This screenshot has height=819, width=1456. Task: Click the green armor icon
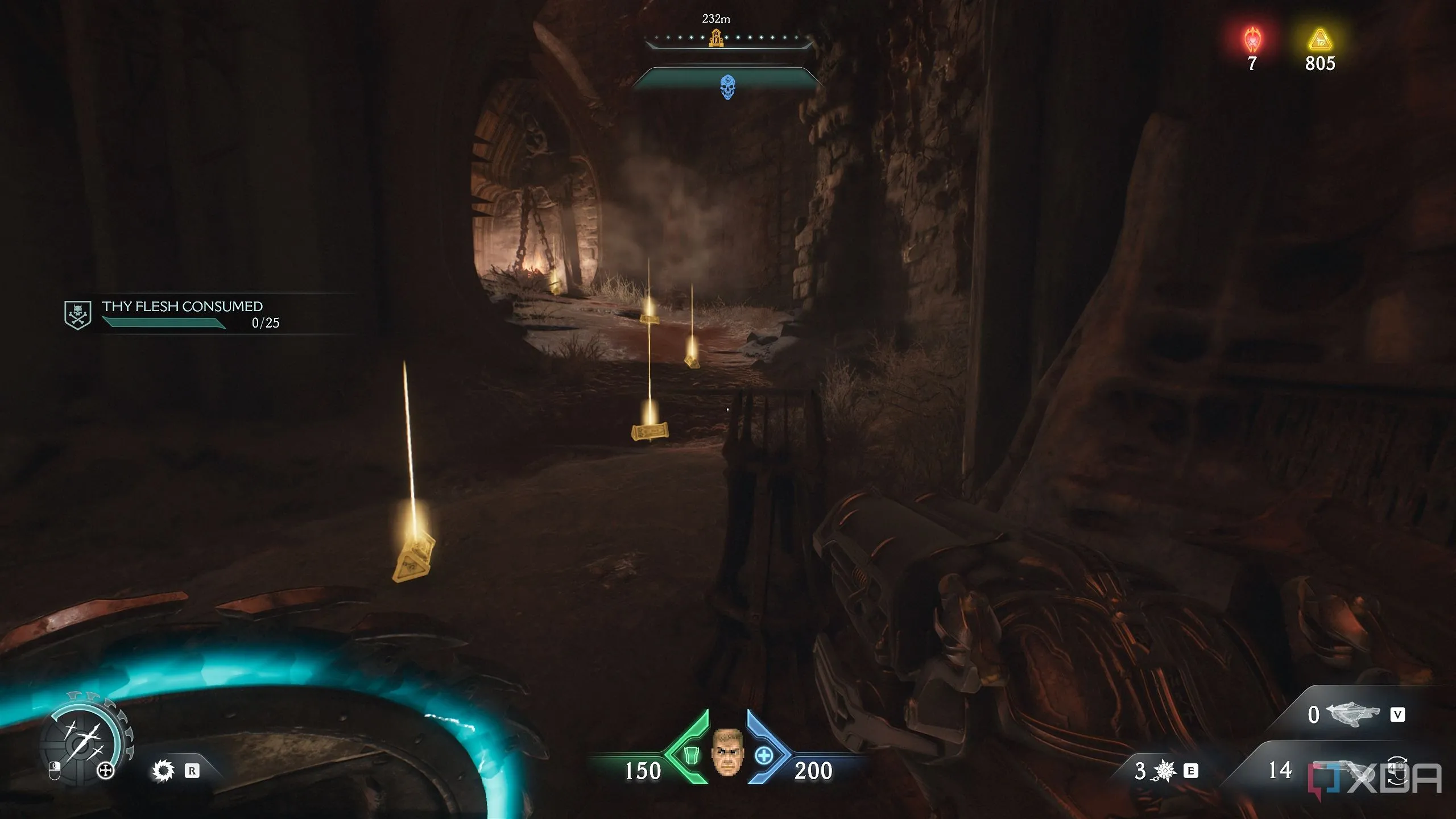click(691, 755)
